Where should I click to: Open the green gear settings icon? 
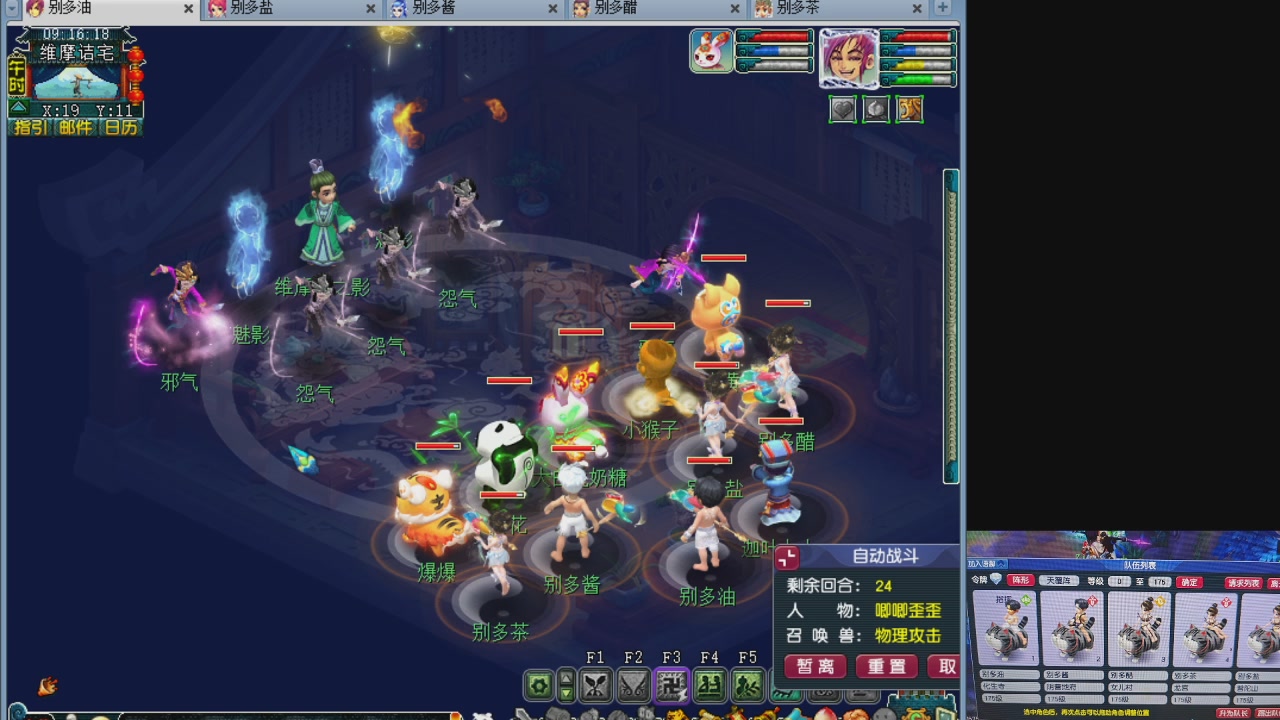pos(539,686)
